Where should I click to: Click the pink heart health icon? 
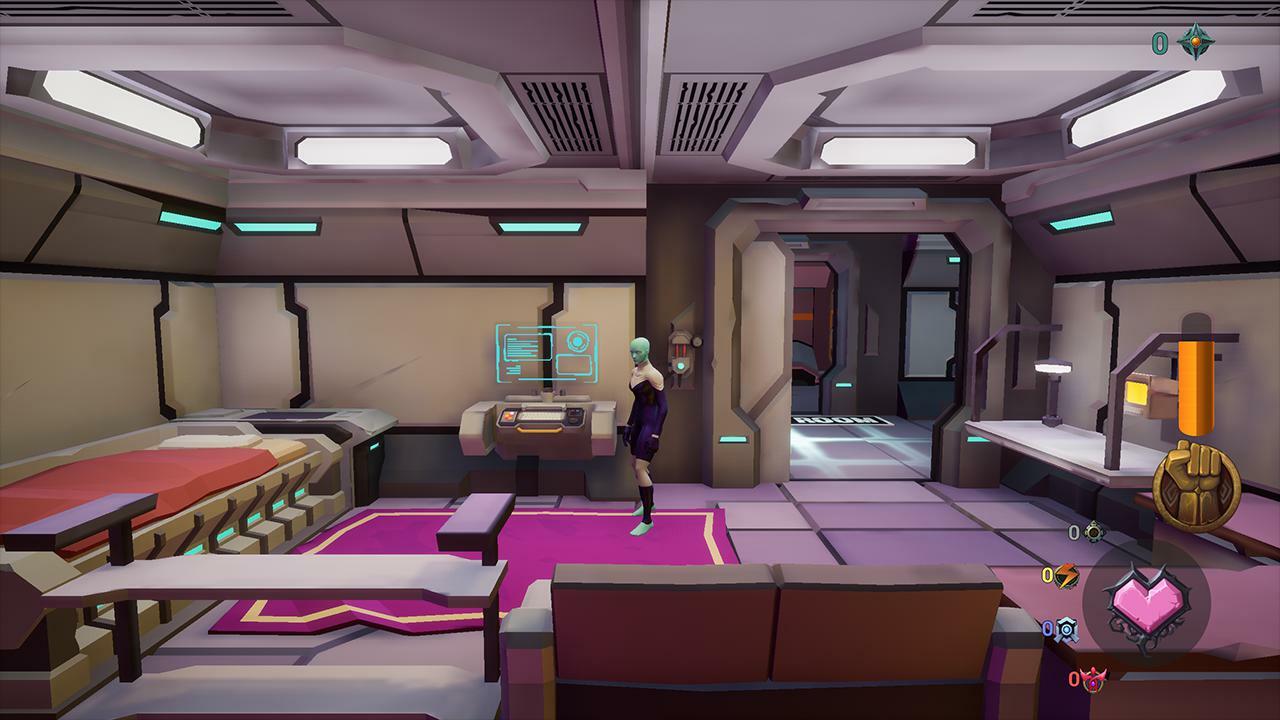coord(1148,604)
